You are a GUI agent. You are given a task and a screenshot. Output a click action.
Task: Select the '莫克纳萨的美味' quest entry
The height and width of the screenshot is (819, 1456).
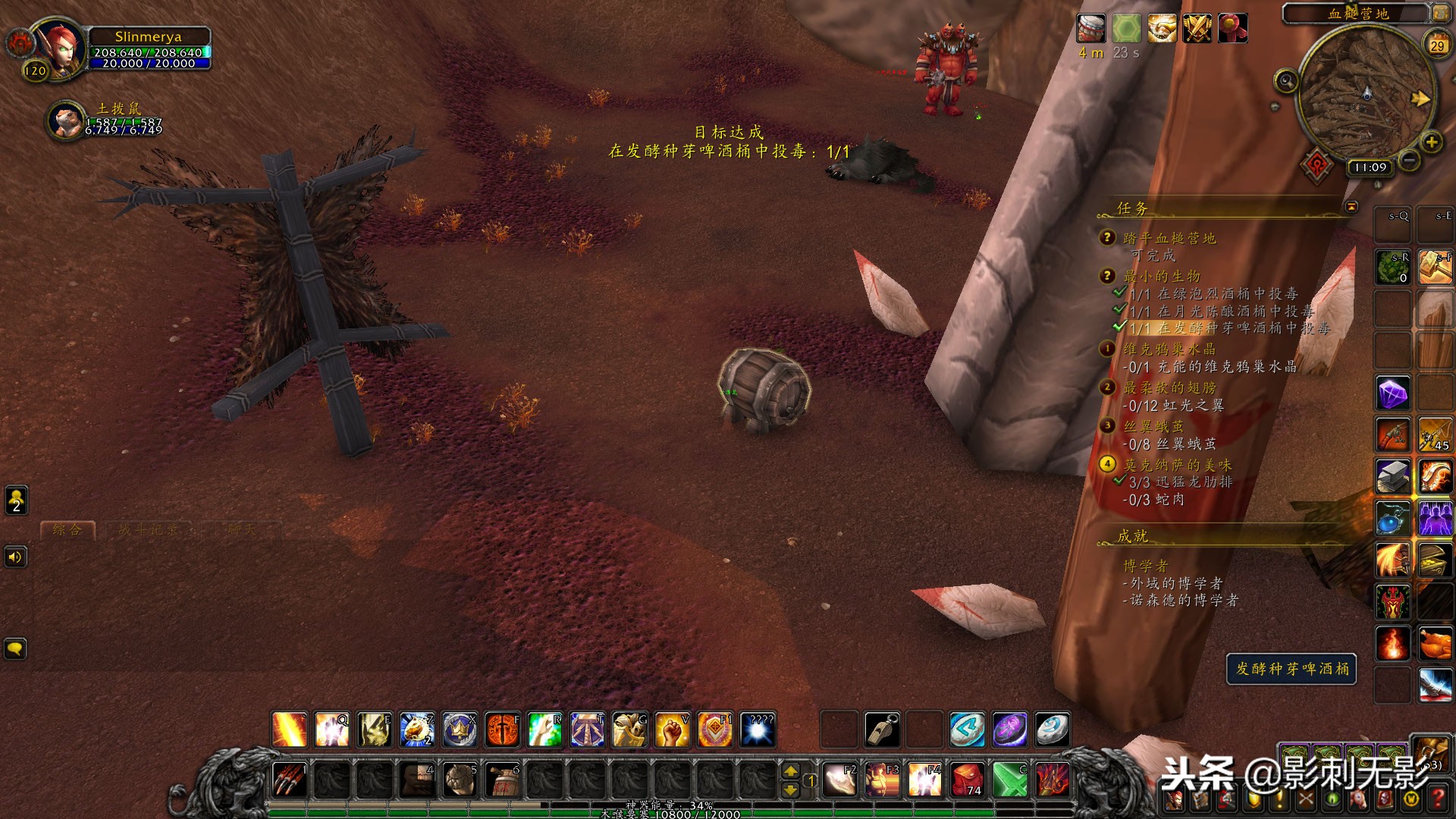(1177, 465)
